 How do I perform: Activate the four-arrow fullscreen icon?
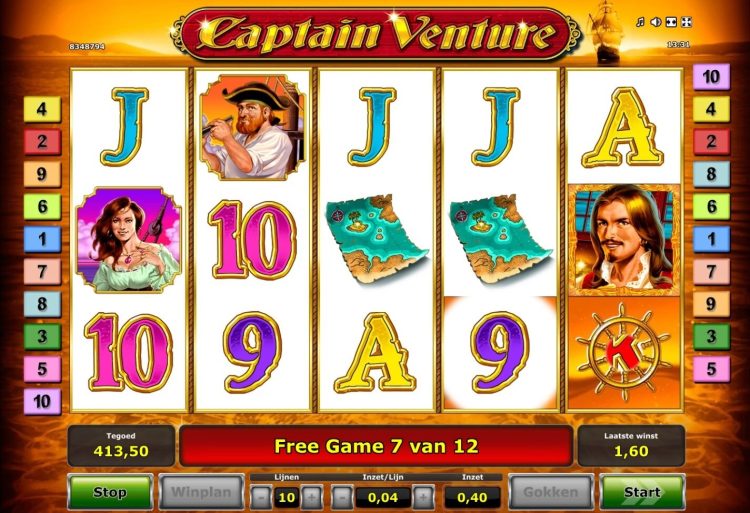[688, 22]
